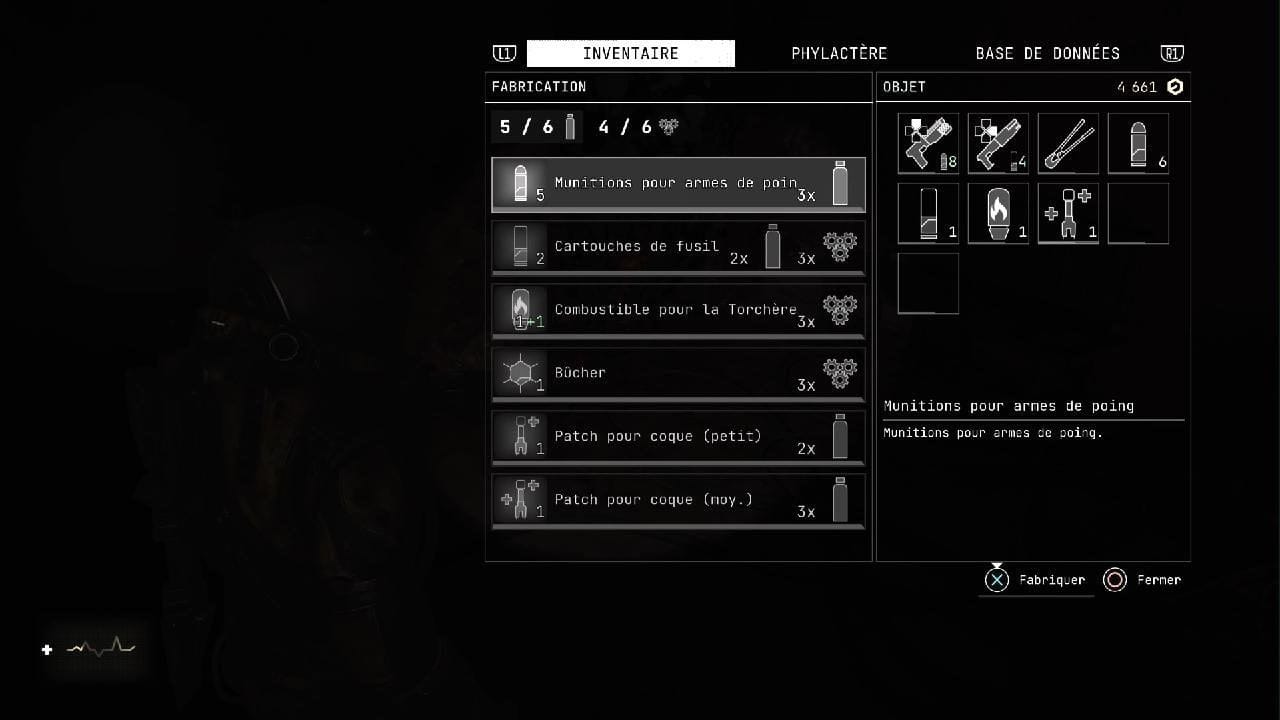The width and height of the screenshot is (1280, 720).
Task: Select the shotgun weapon slot
Action: (998, 143)
